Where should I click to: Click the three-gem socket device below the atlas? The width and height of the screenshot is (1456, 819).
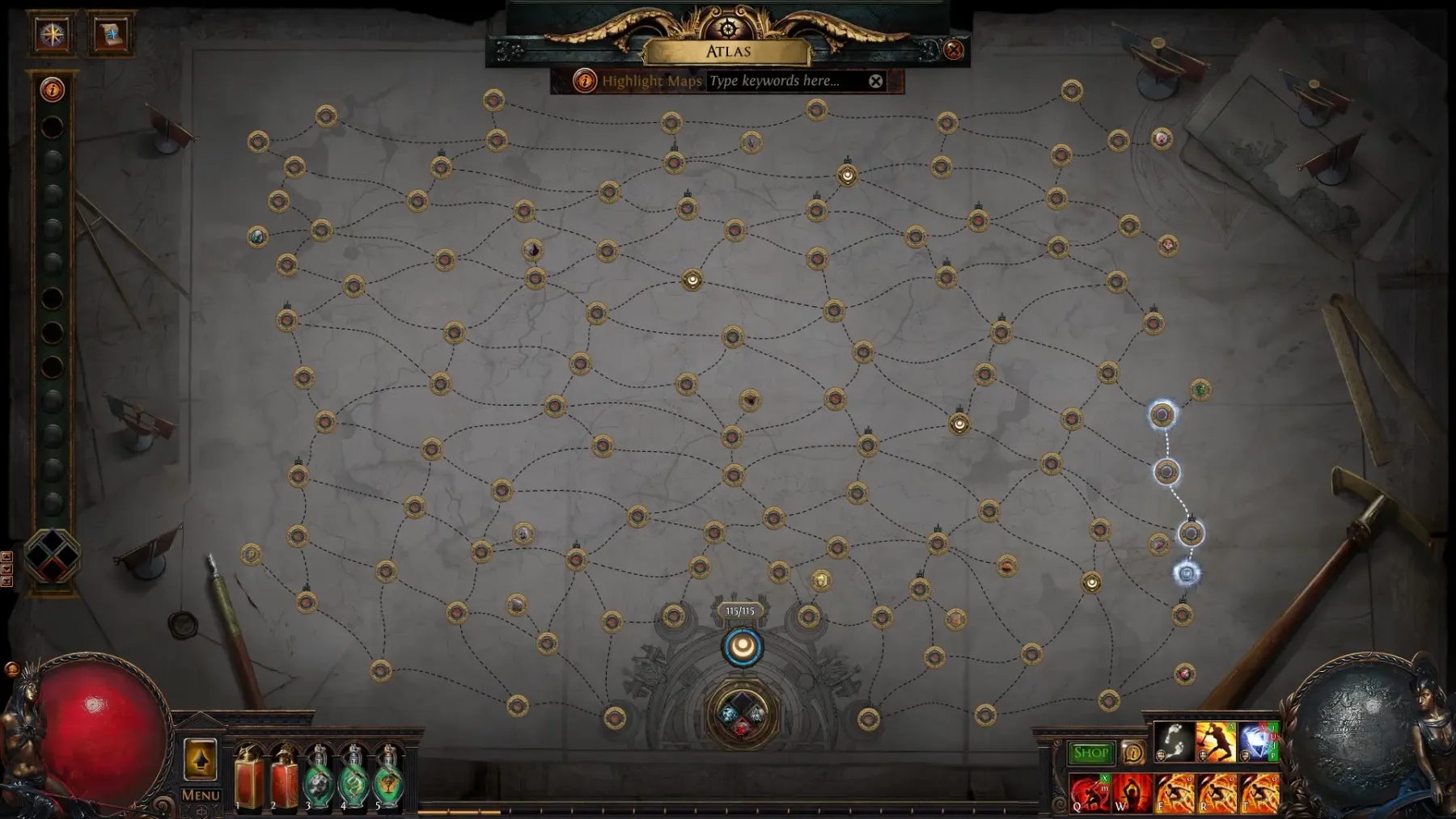tap(742, 715)
